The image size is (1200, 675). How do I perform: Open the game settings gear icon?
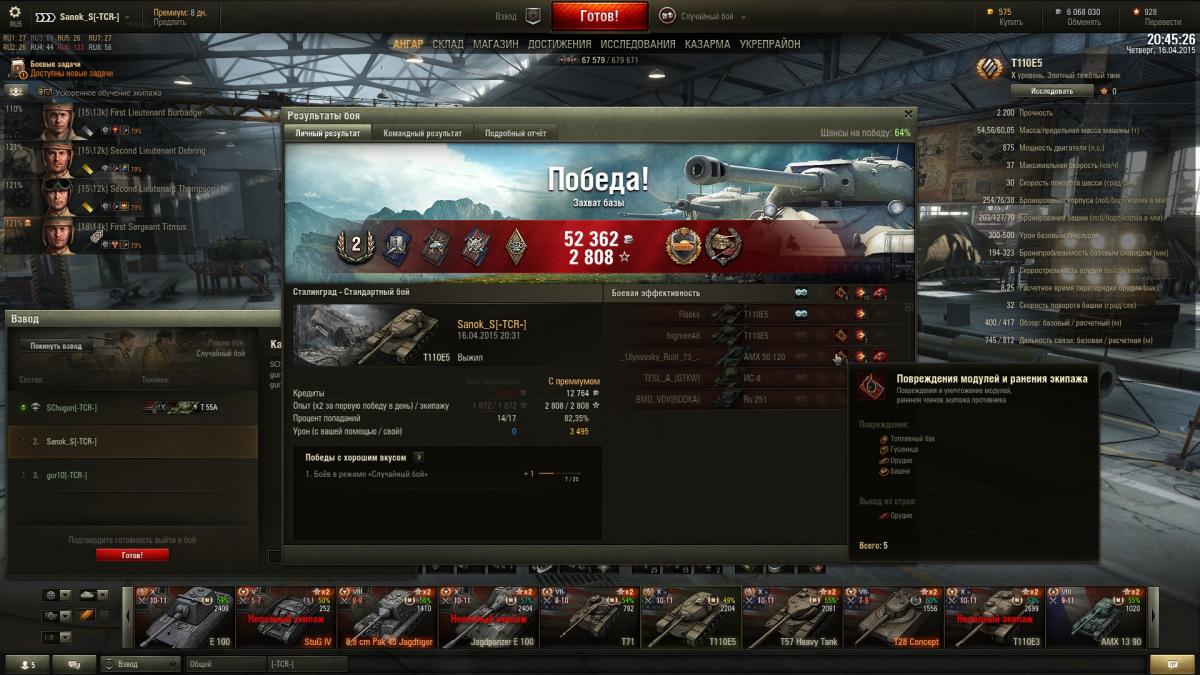point(15,11)
